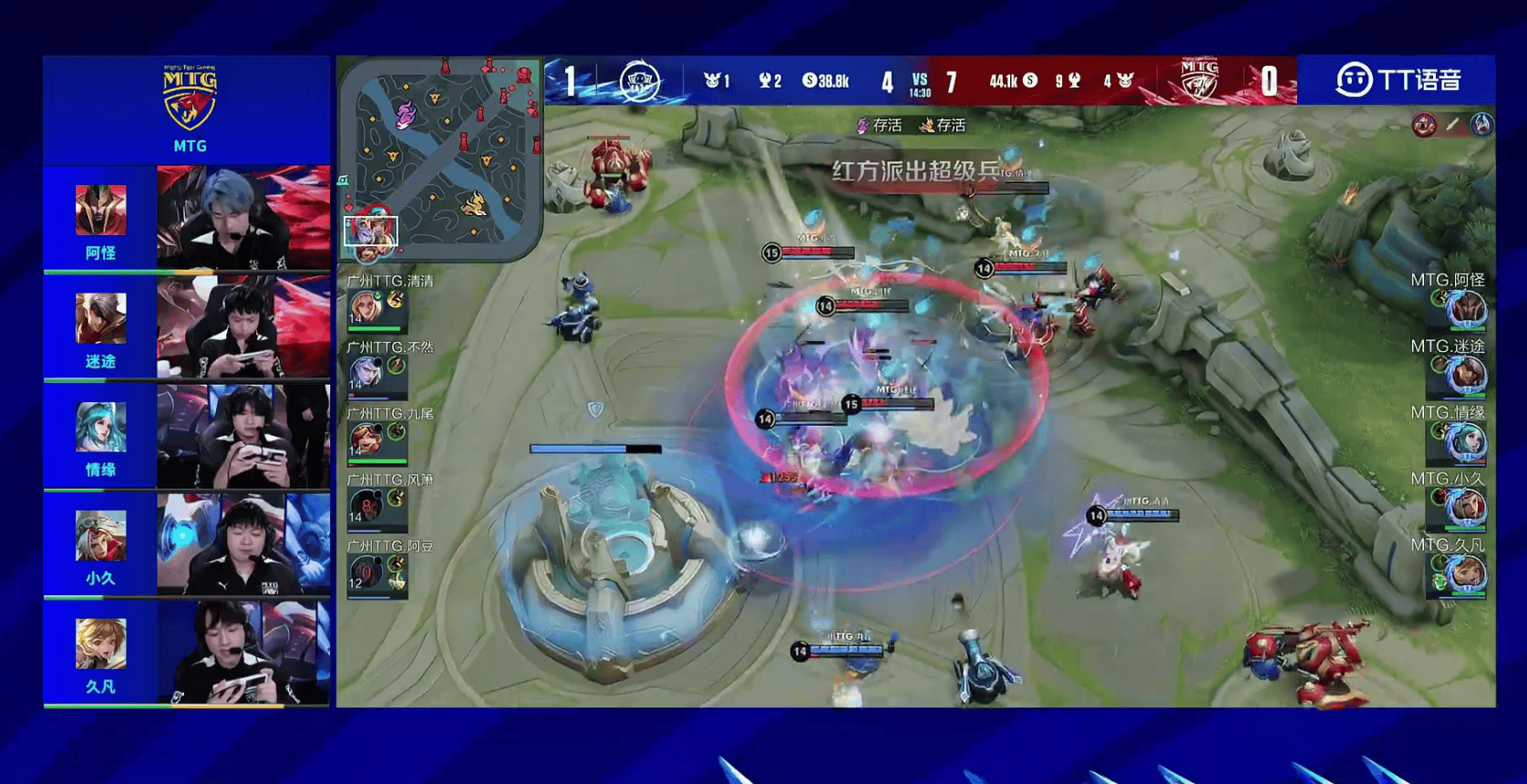This screenshot has width=1527, height=784.
Task: Click the TT语音 sponsor logo
Action: 1398,80
